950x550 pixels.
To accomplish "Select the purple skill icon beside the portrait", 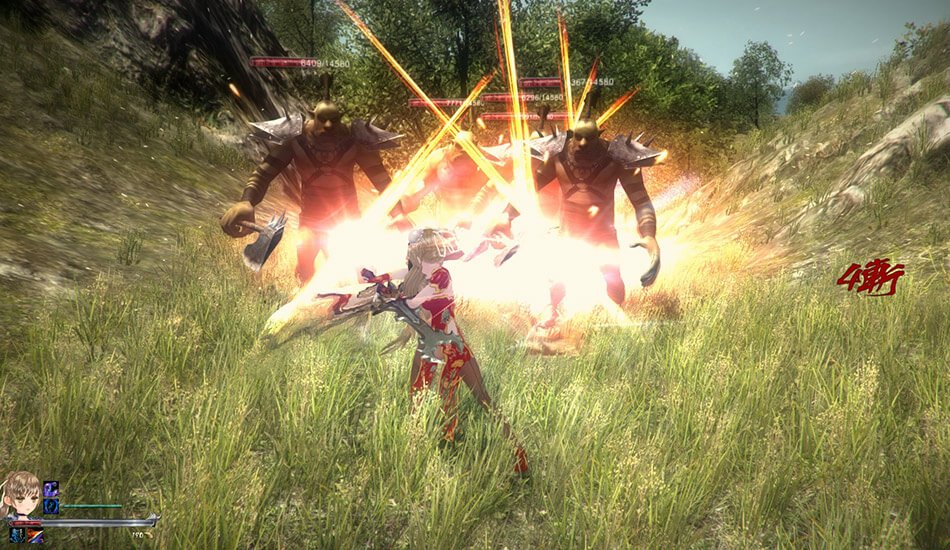I will (x=51, y=489).
